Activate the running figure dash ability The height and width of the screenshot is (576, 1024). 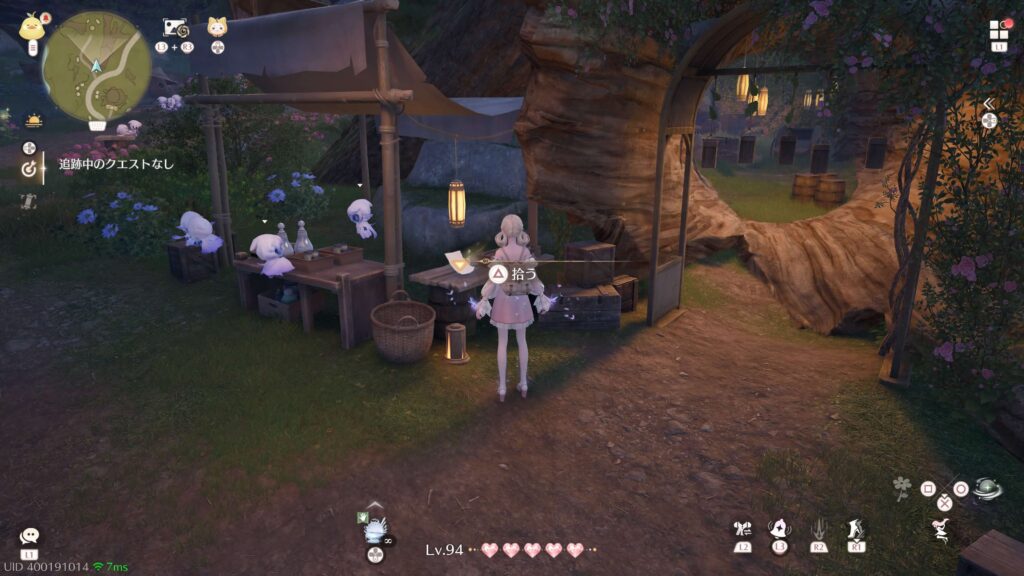click(856, 529)
